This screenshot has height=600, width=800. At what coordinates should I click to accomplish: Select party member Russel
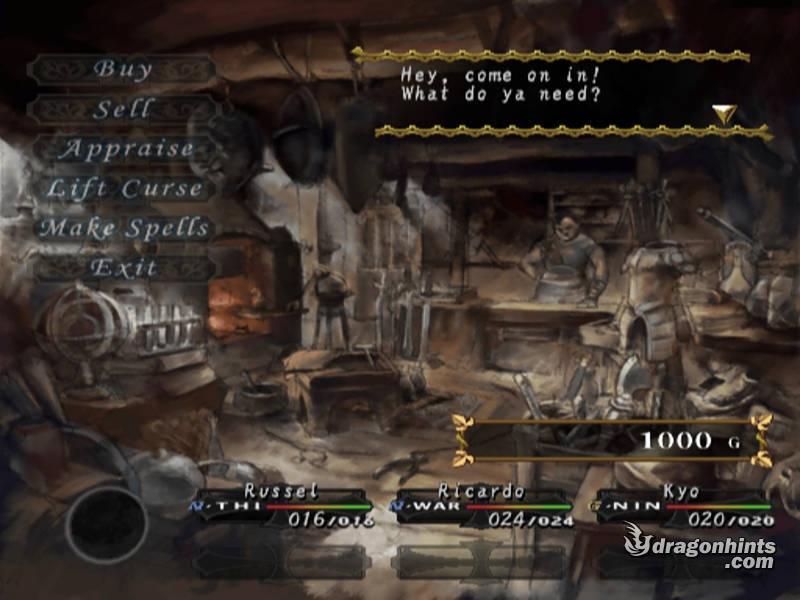tap(281, 505)
